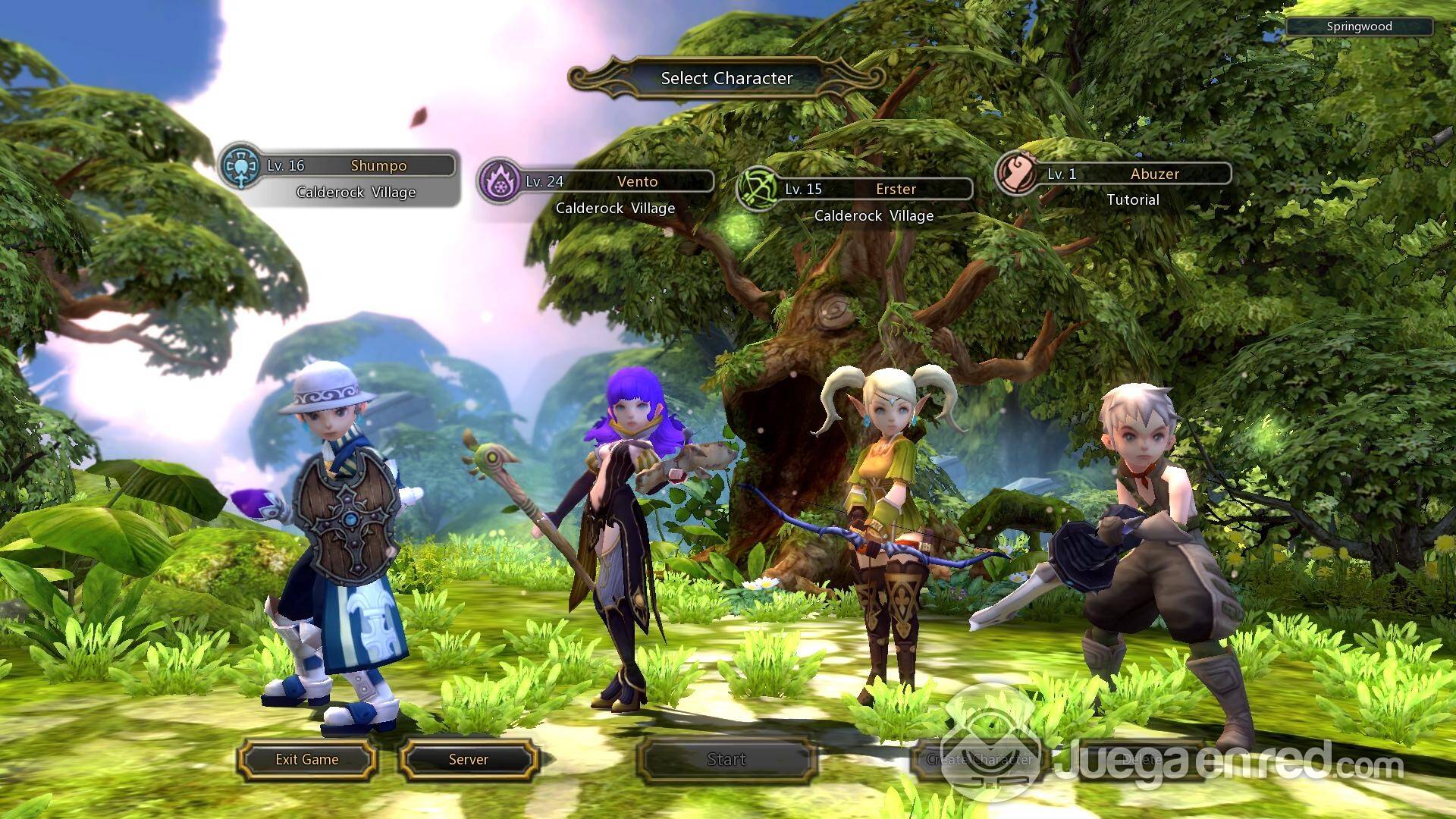
Task: Click the Exit Game button
Action: click(x=307, y=760)
